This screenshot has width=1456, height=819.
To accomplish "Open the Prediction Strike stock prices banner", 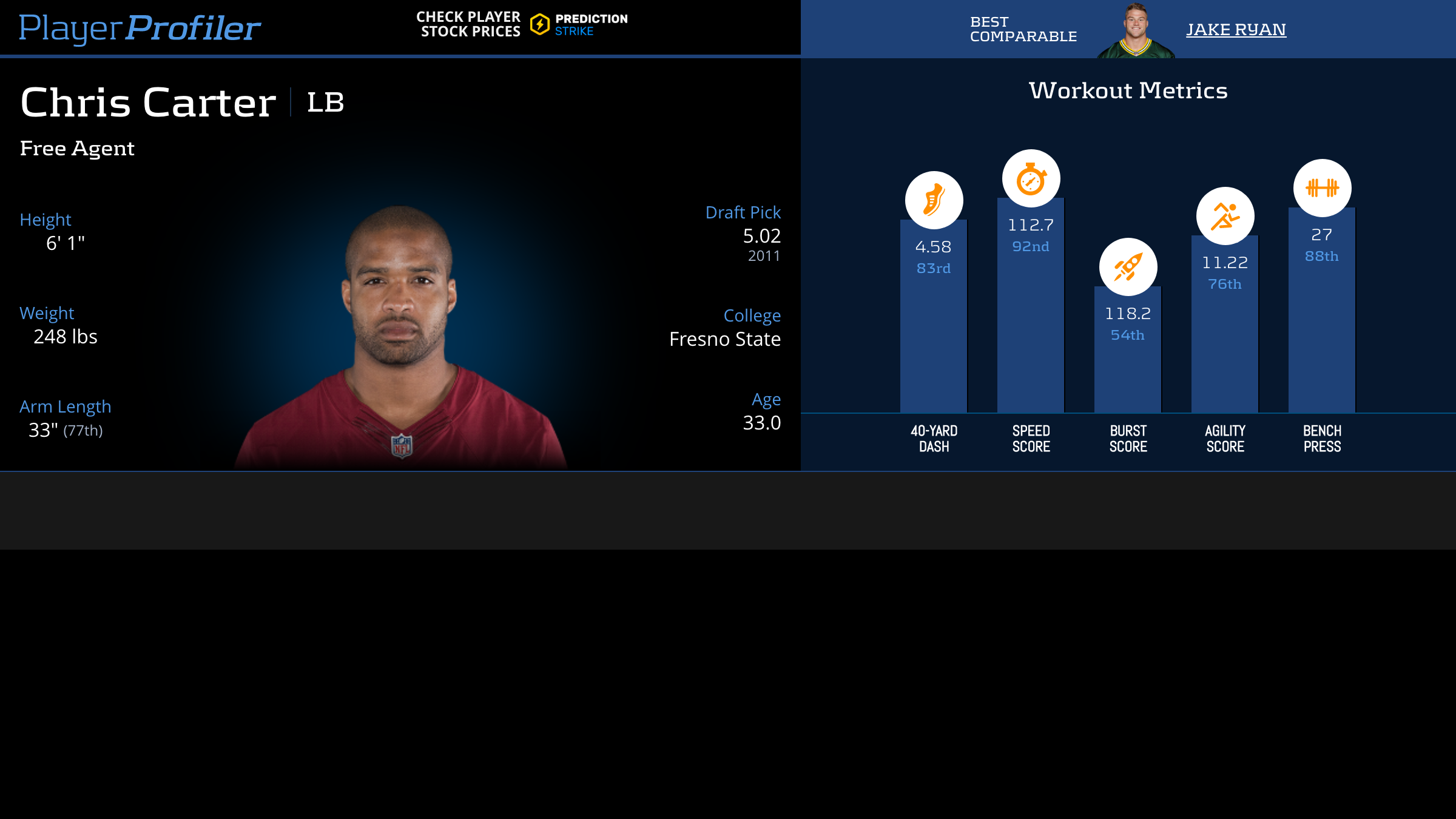I will [522, 25].
